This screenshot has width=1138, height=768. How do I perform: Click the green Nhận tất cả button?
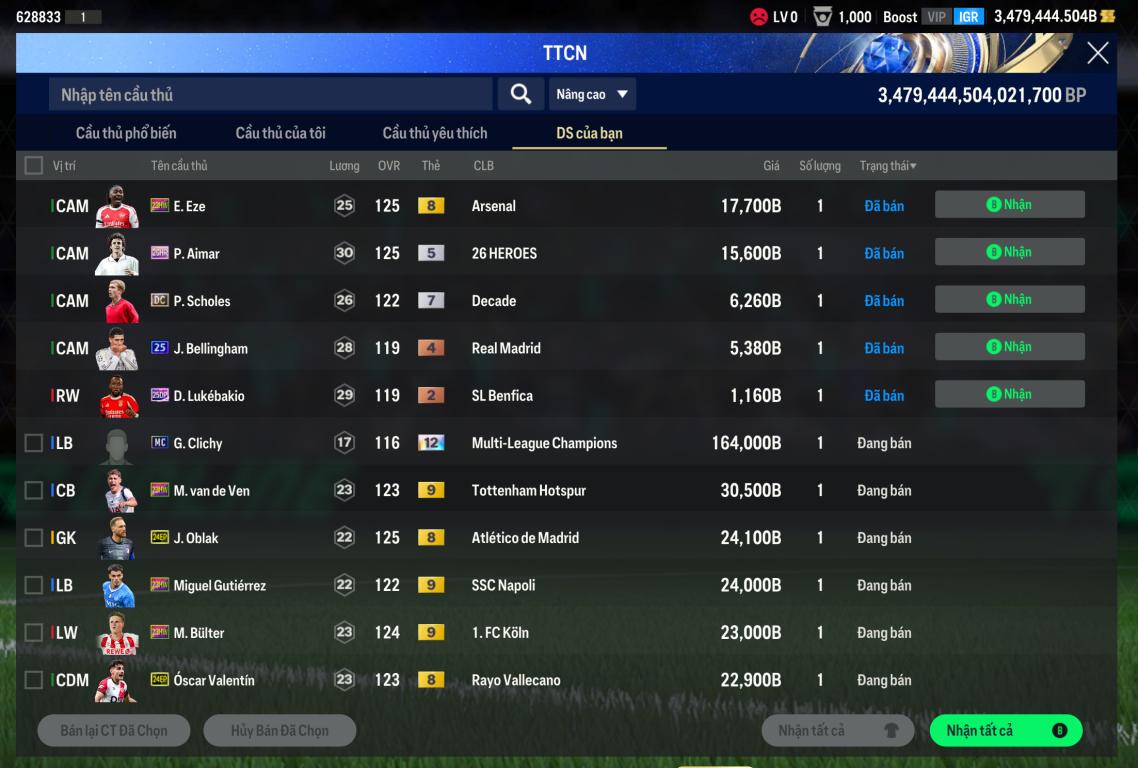click(1005, 731)
